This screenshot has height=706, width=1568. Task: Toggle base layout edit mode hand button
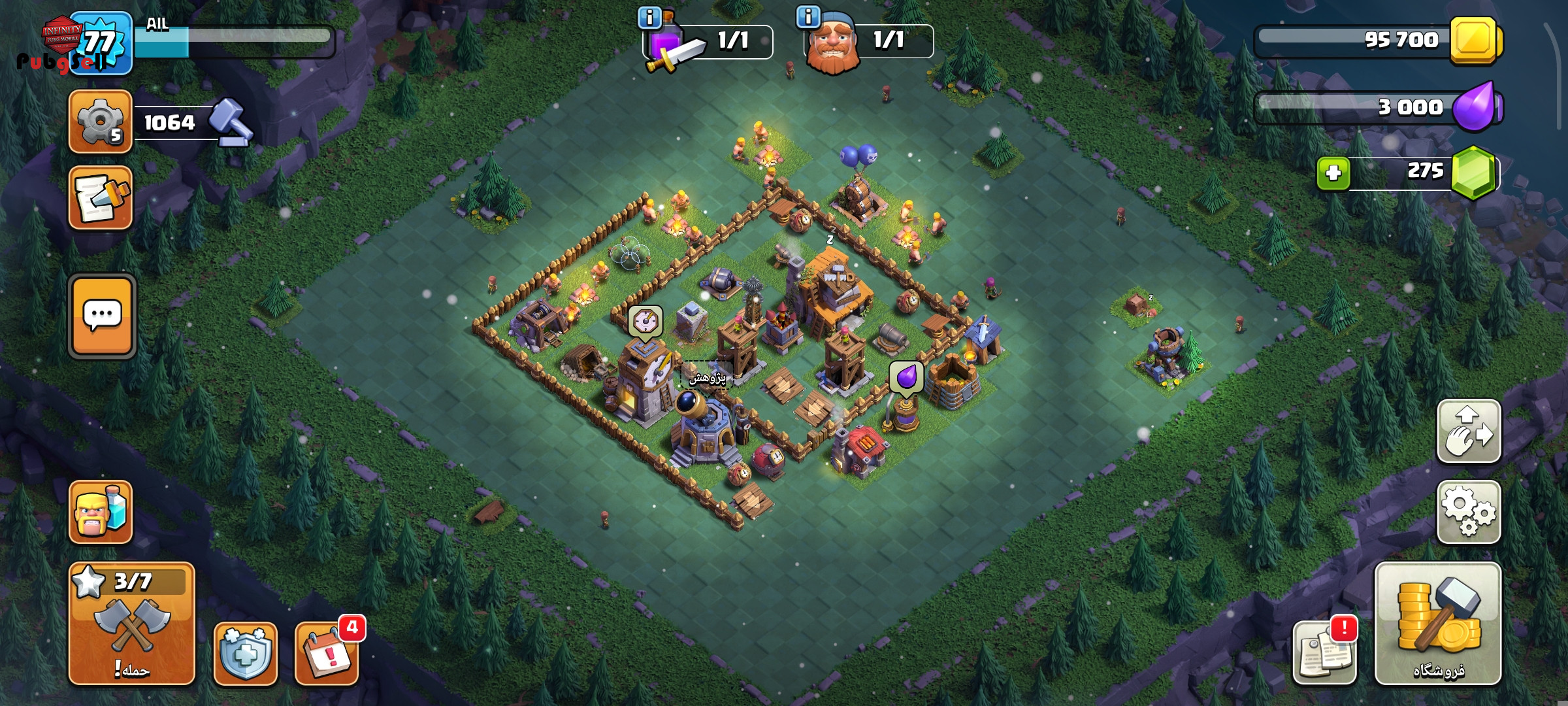coord(1468,431)
